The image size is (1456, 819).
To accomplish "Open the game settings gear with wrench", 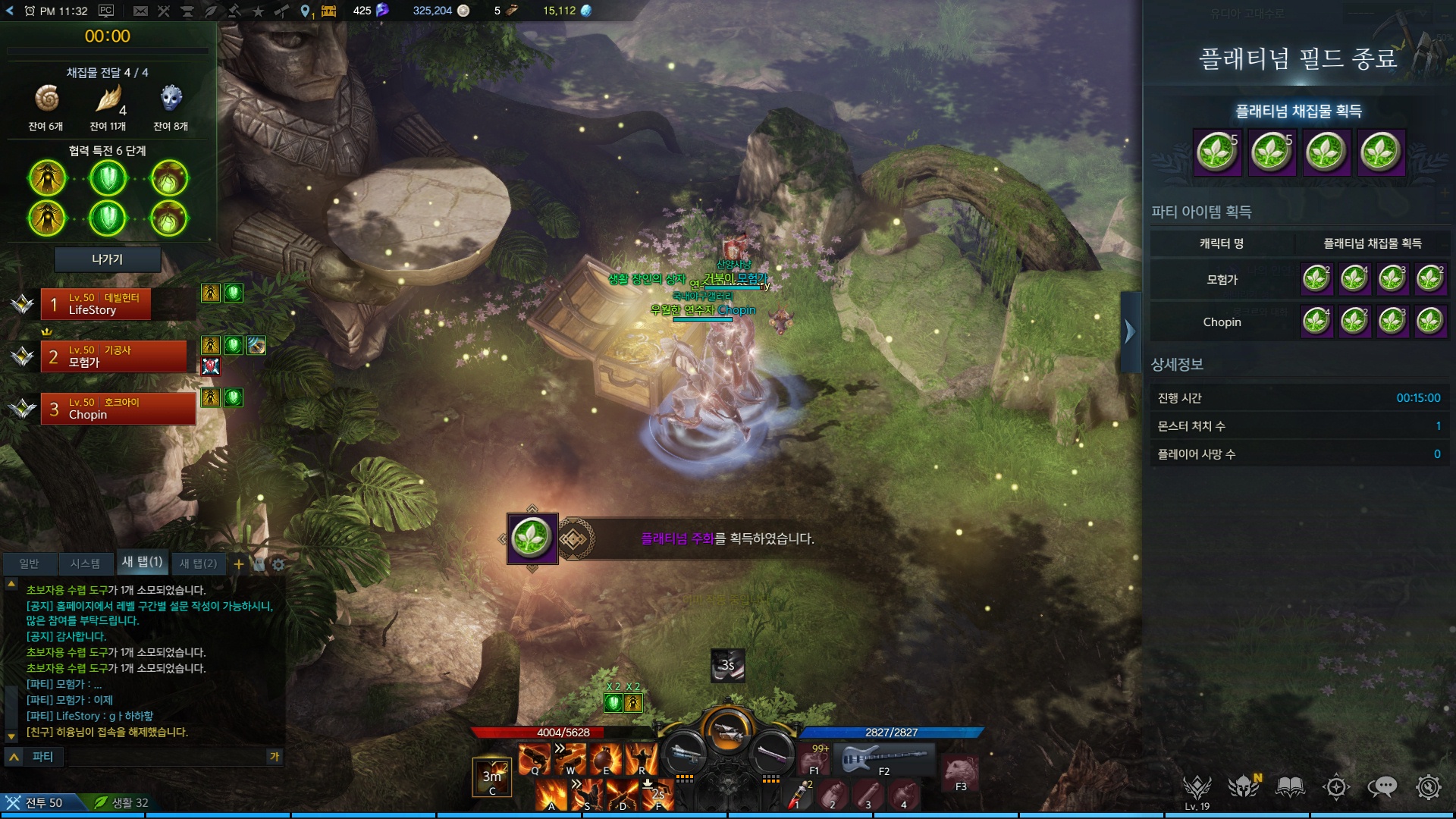I will point(1428,787).
